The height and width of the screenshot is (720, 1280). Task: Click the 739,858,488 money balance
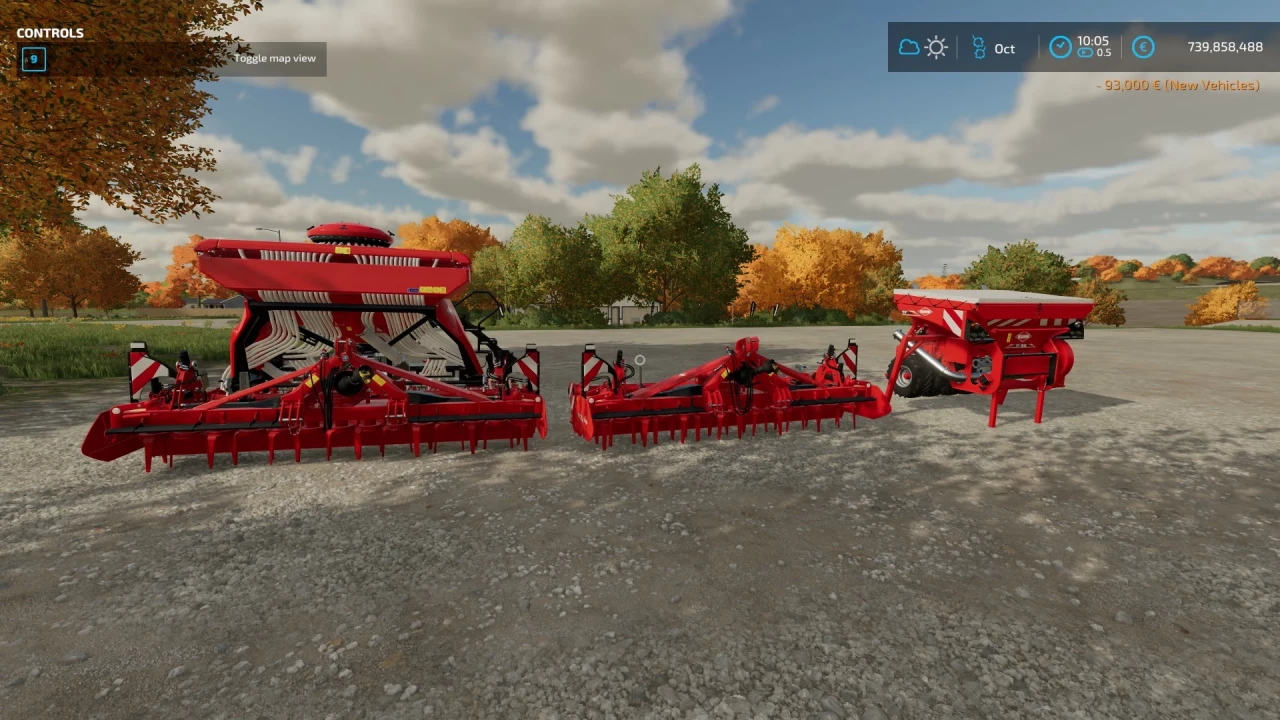click(1224, 46)
